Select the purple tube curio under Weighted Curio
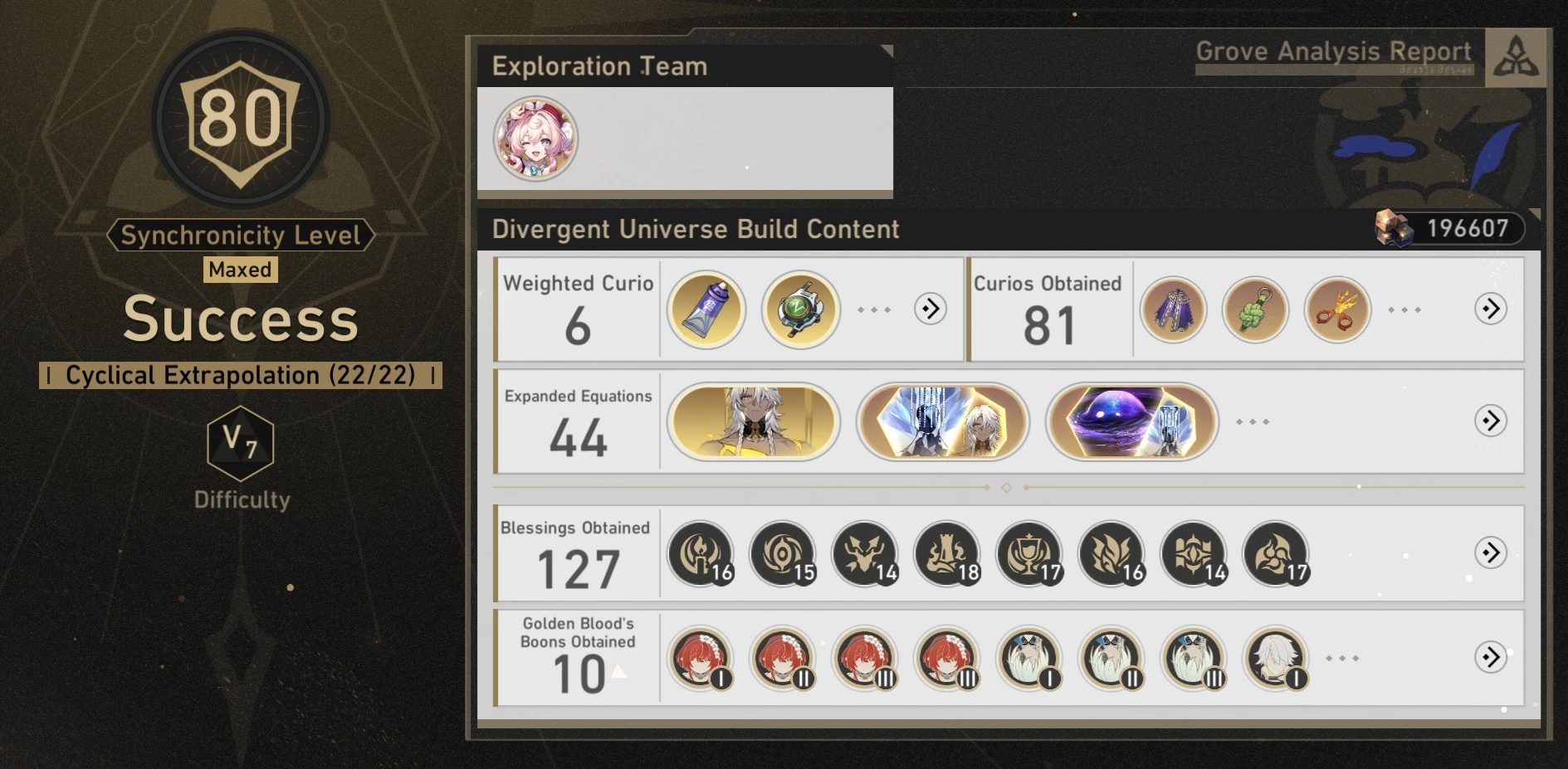1568x769 pixels. pyautogui.click(x=705, y=308)
